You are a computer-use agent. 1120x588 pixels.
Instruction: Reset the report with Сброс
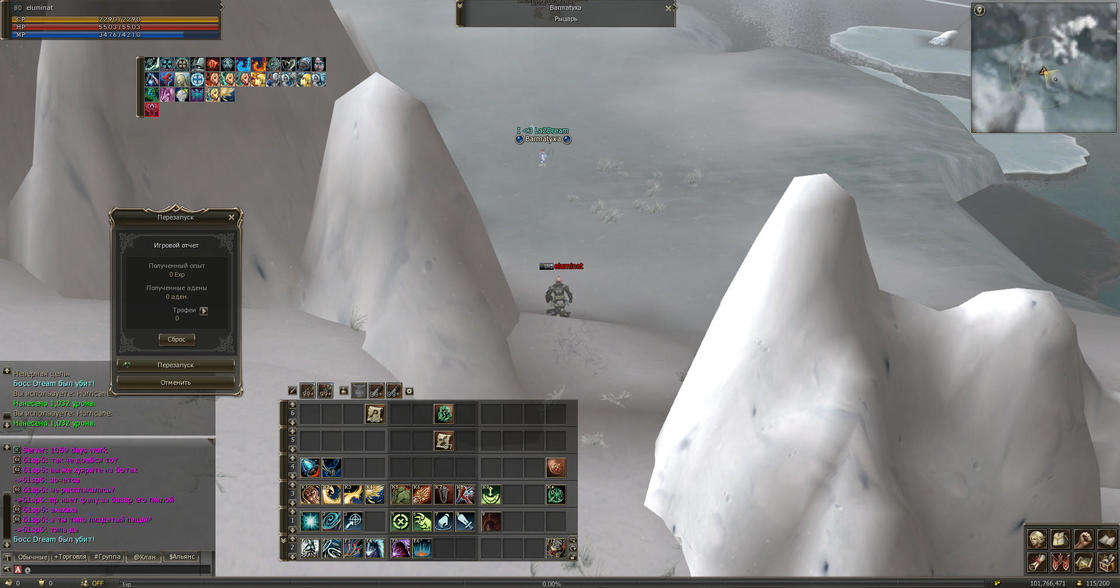coord(176,339)
